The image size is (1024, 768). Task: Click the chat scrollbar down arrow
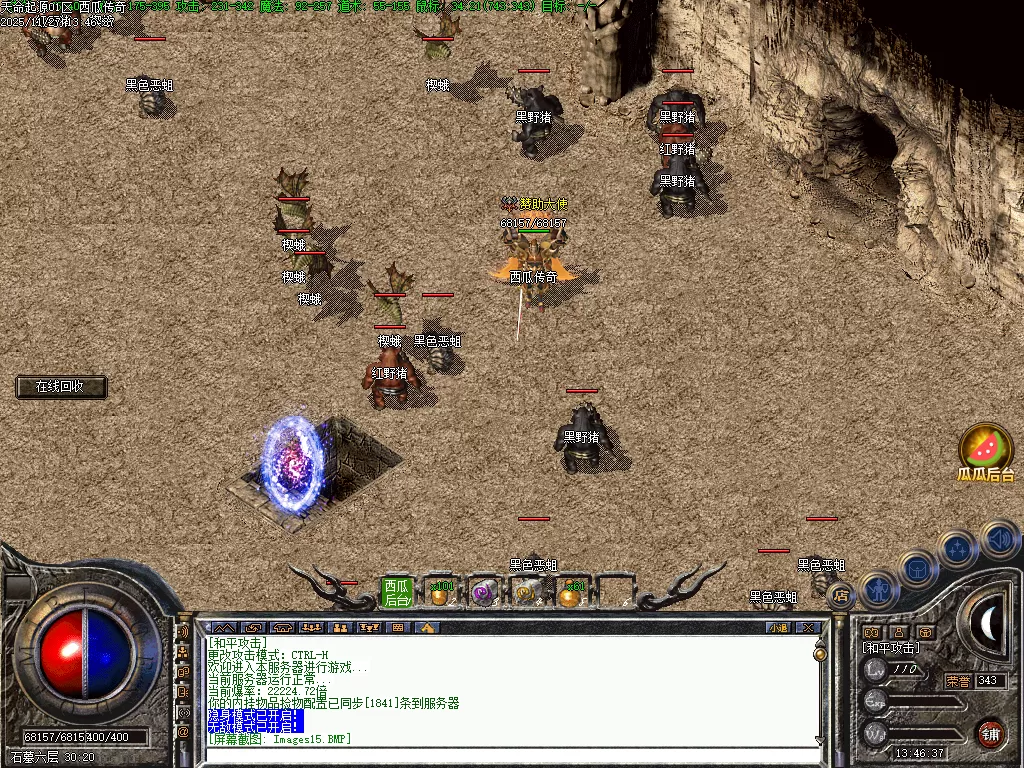(x=820, y=740)
